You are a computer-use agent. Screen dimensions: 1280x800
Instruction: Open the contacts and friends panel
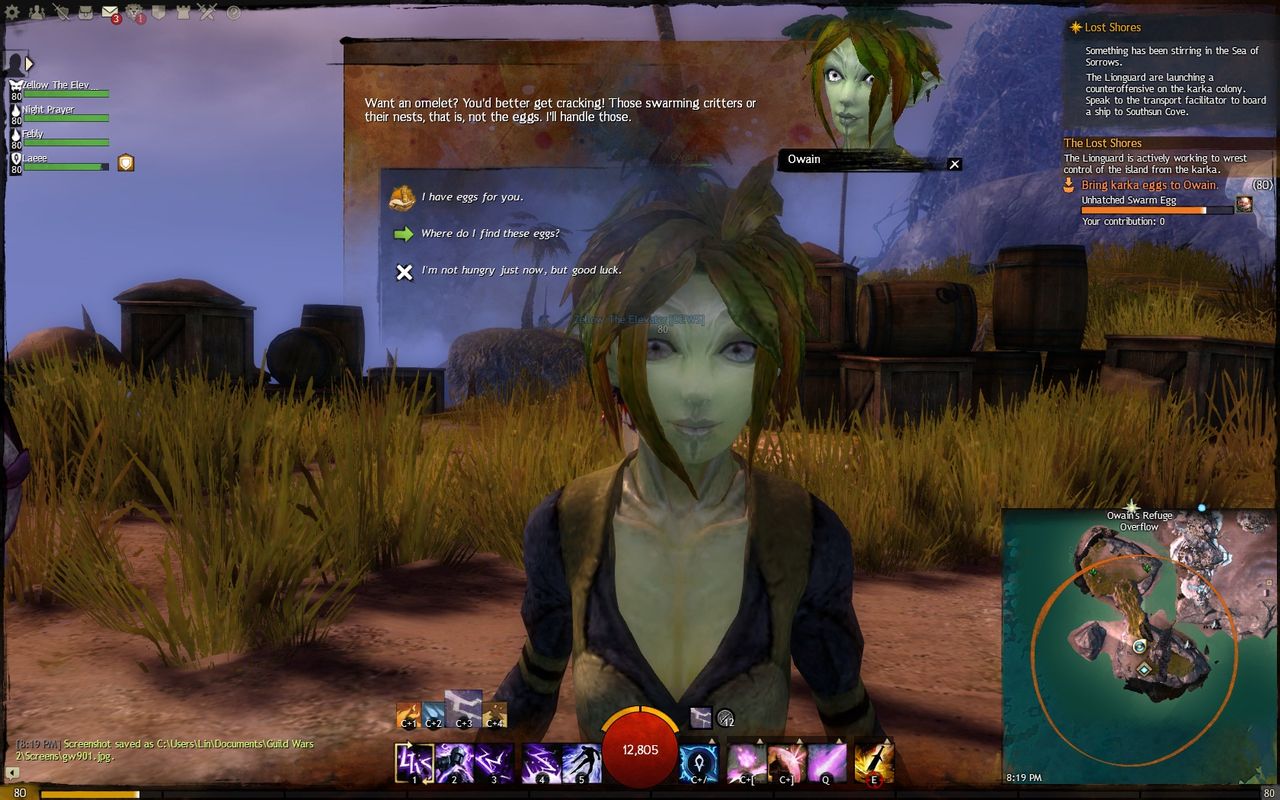click(x=38, y=13)
